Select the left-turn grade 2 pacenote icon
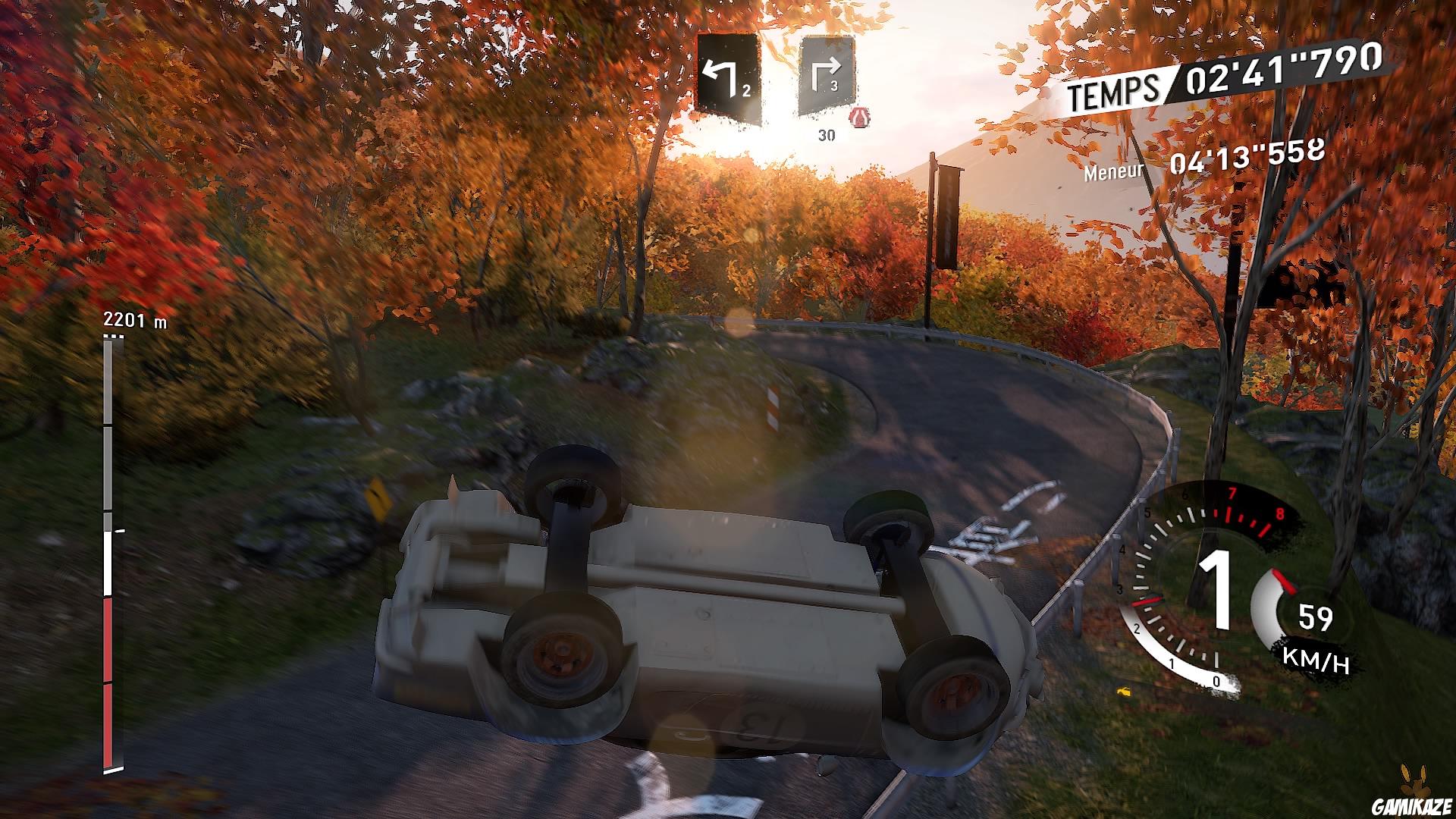The height and width of the screenshot is (819, 1456). coord(730,72)
